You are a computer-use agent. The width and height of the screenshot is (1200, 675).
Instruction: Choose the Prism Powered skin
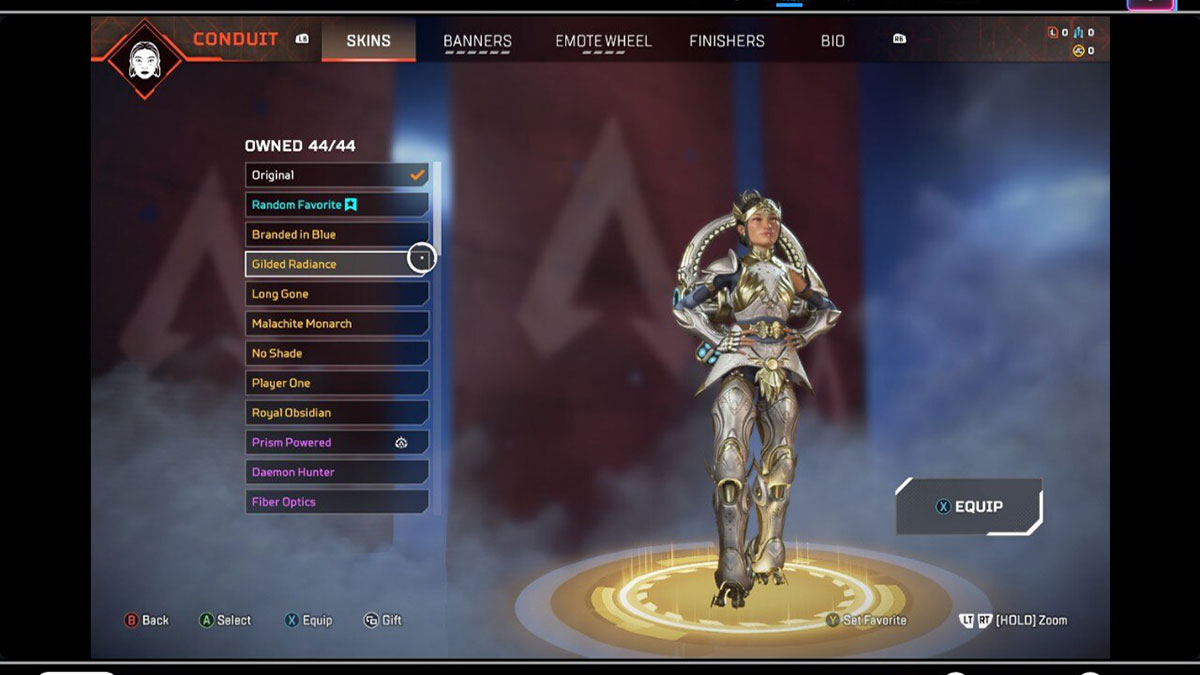(x=337, y=442)
